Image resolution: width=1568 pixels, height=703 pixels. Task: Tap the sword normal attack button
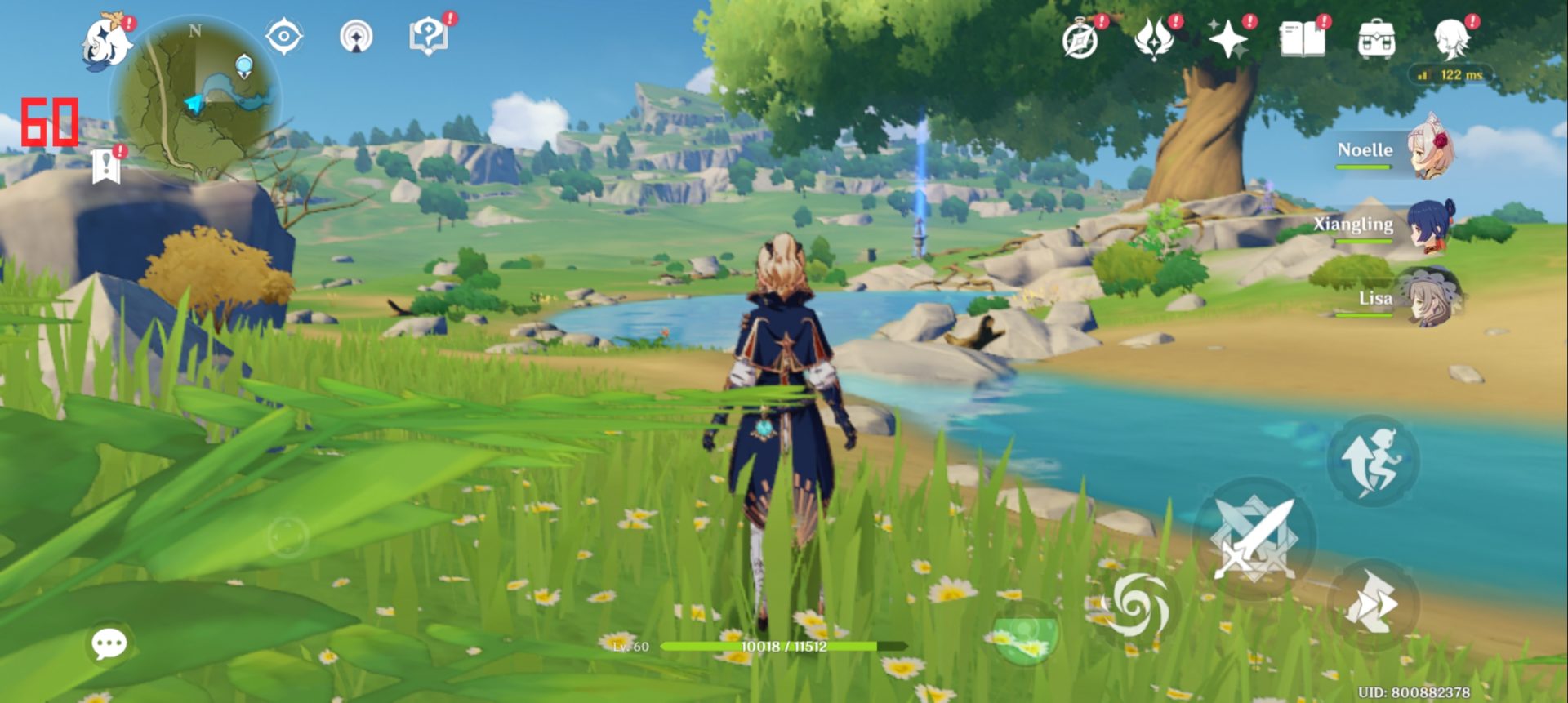click(1254, 539)
